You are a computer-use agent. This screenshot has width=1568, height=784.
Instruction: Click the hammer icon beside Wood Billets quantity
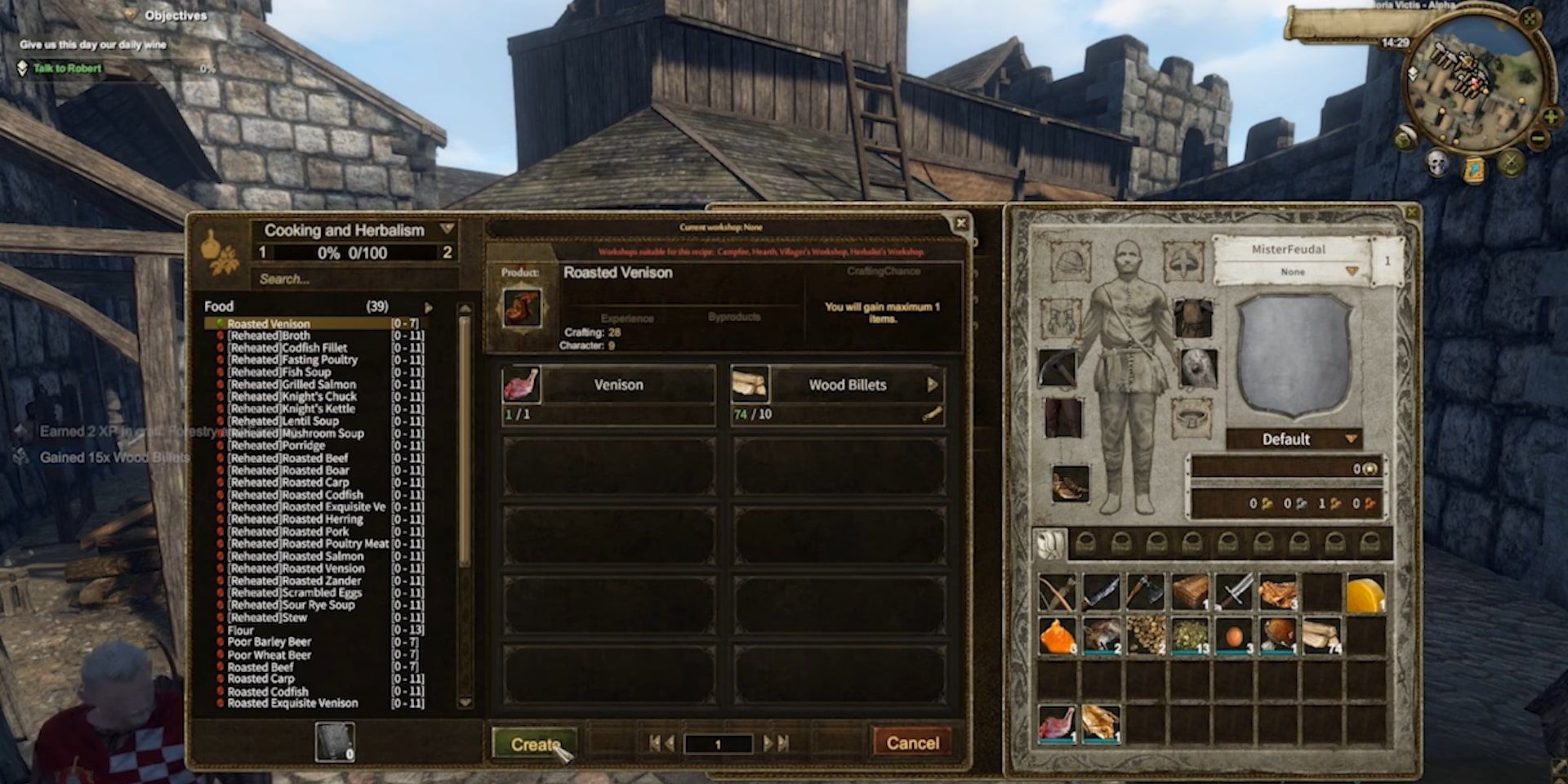pyautogui.click(x=933, y=413)
